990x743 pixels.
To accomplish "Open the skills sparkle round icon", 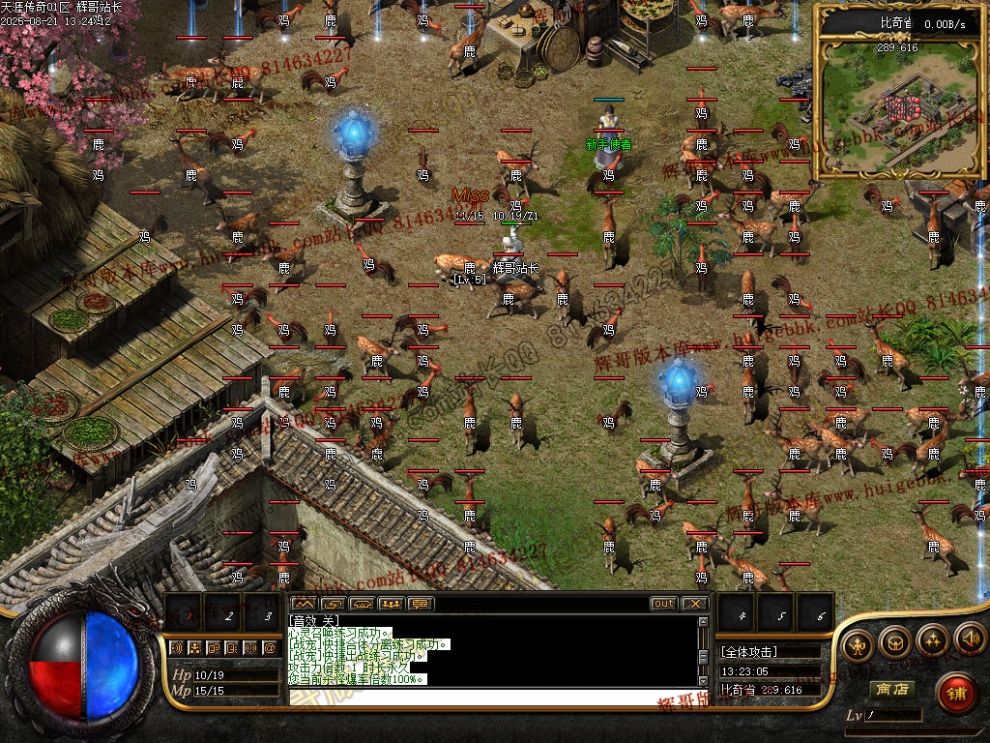I will [932, 639].
